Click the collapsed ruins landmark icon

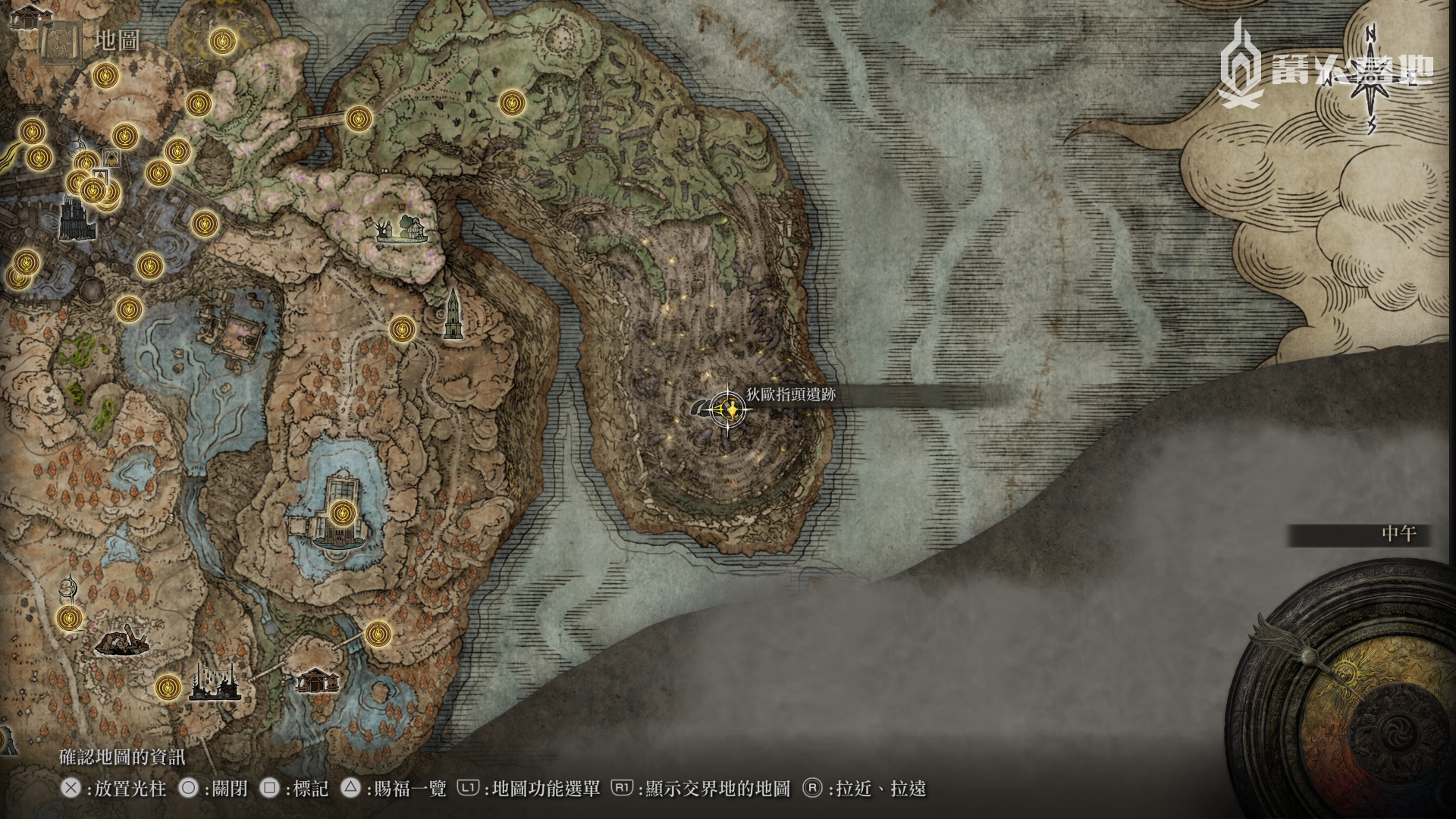122,642
